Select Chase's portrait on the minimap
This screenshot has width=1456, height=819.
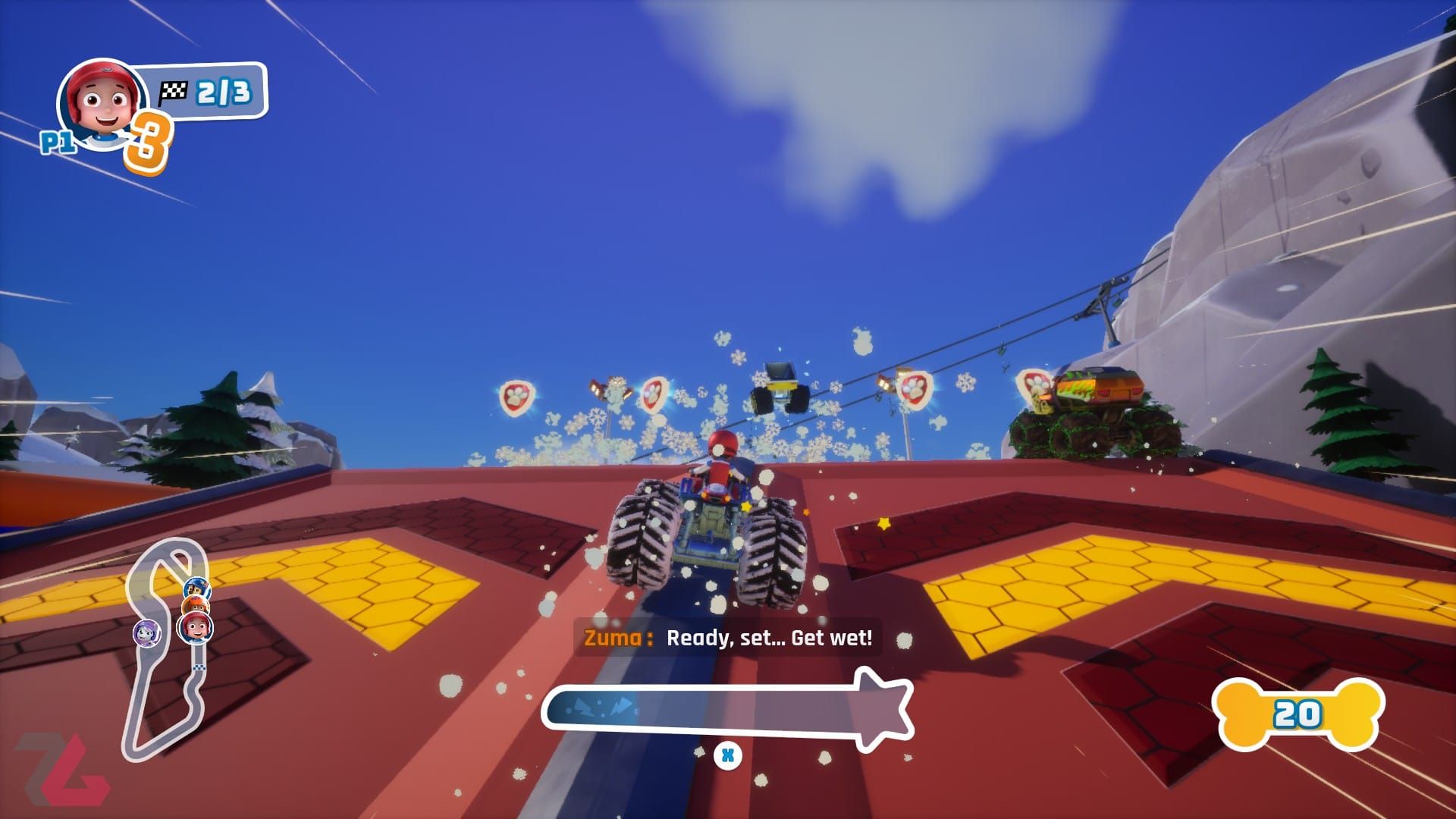[197, 588]
